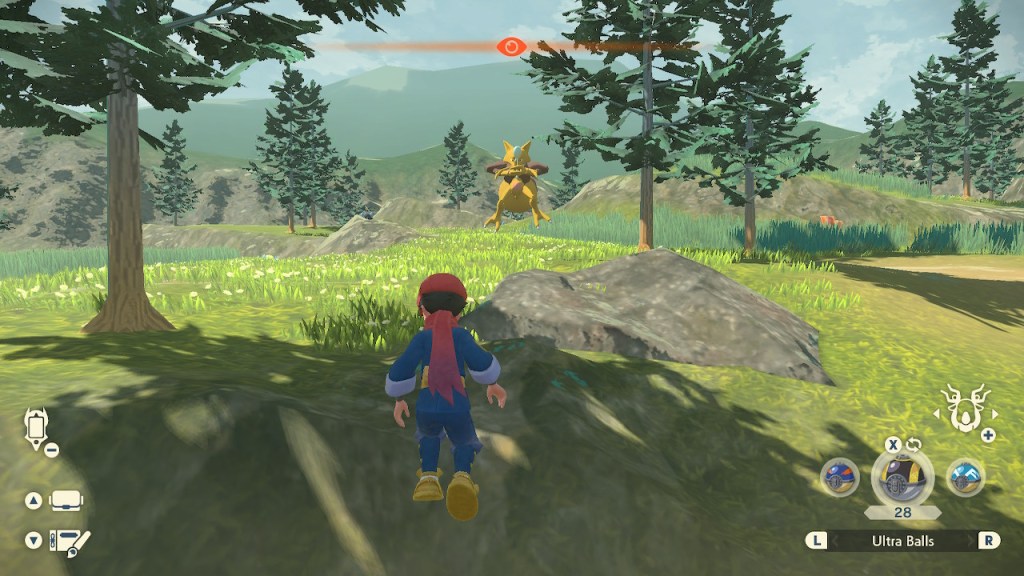Choose the Great Ball on the left
Screen dimensions: 1024x576
(x=840, y=477)
